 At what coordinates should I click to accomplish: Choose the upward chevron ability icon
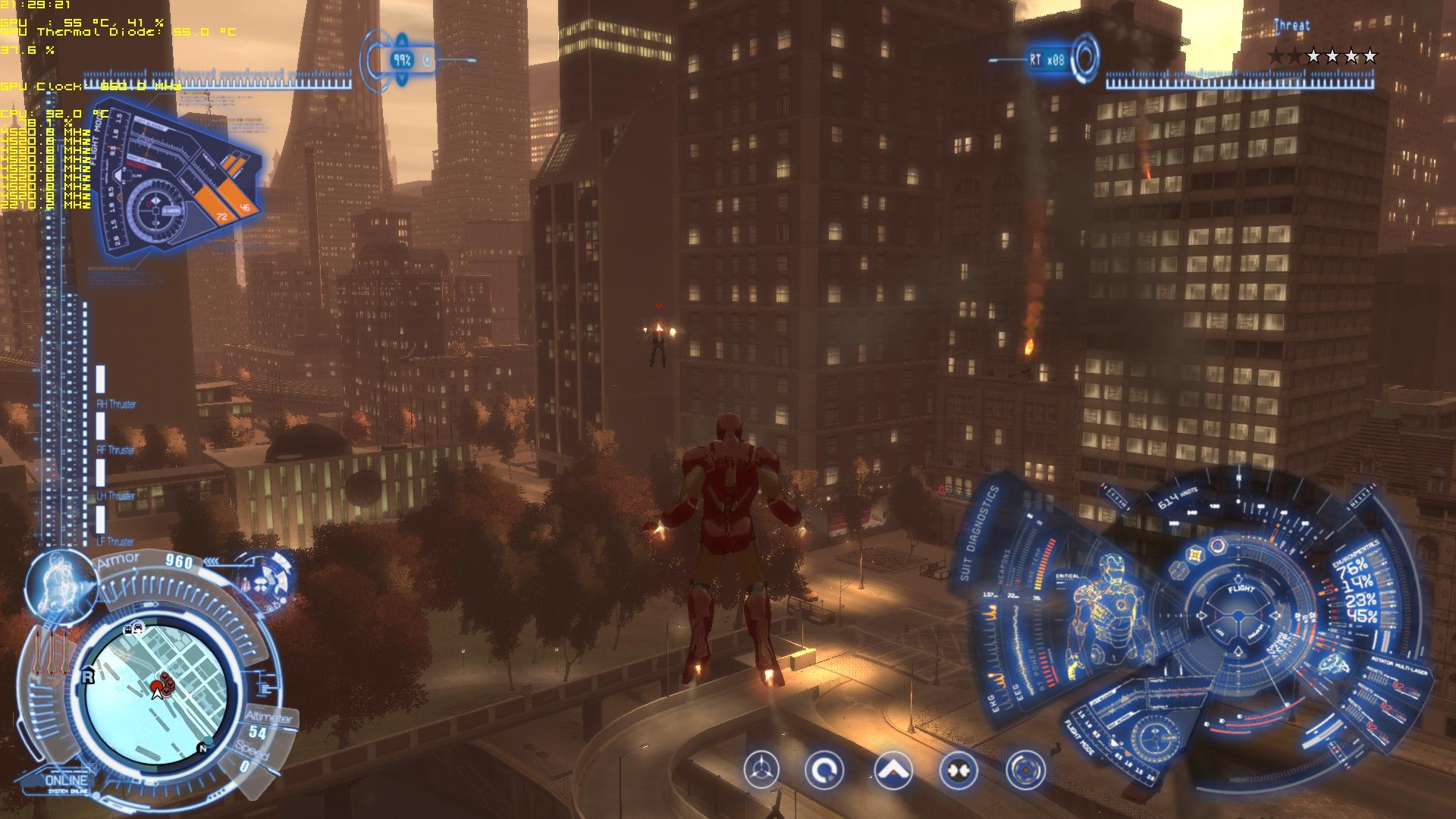point(893,770)
